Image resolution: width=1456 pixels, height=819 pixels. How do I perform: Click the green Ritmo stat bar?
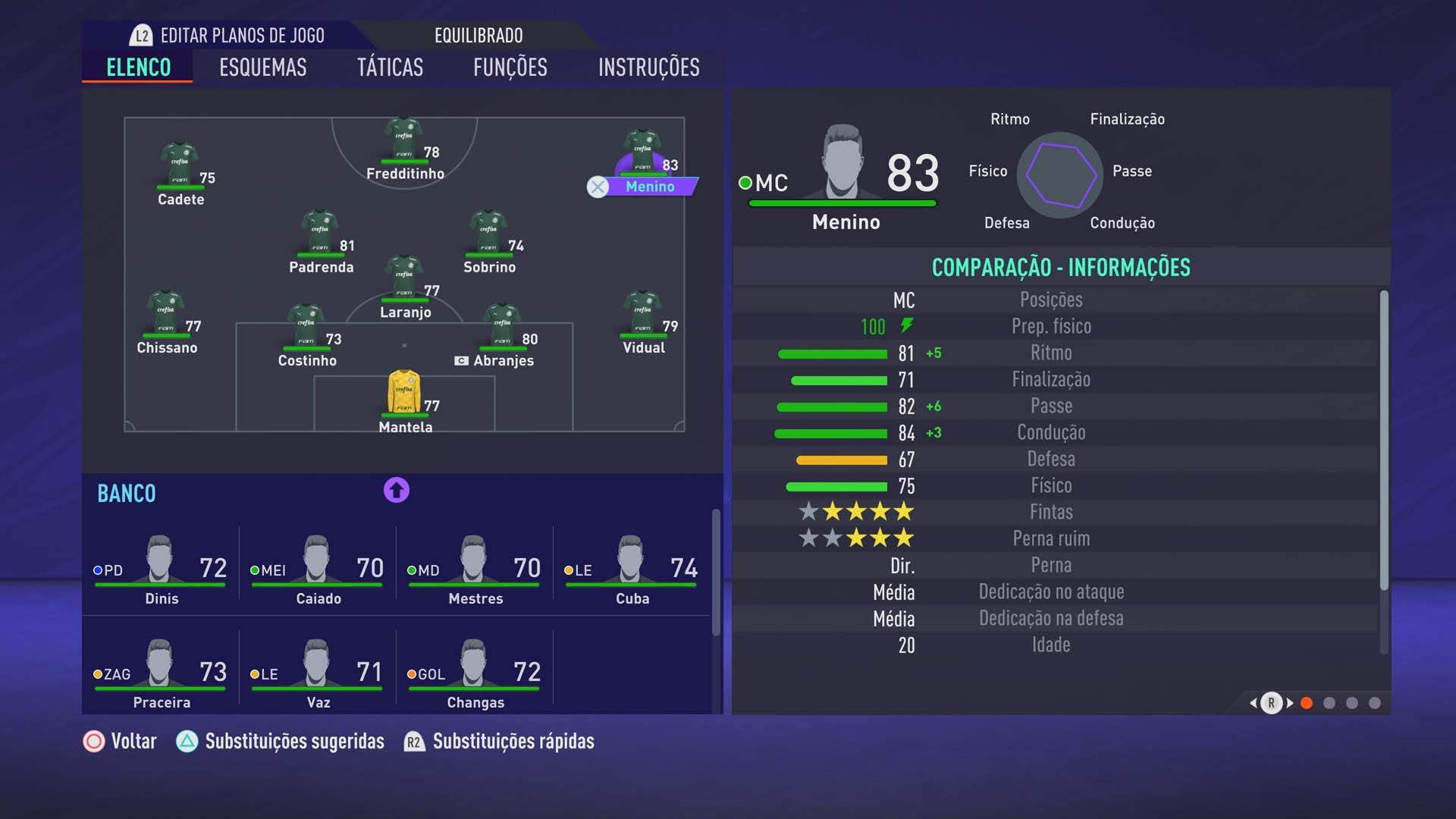coord(832,353)
